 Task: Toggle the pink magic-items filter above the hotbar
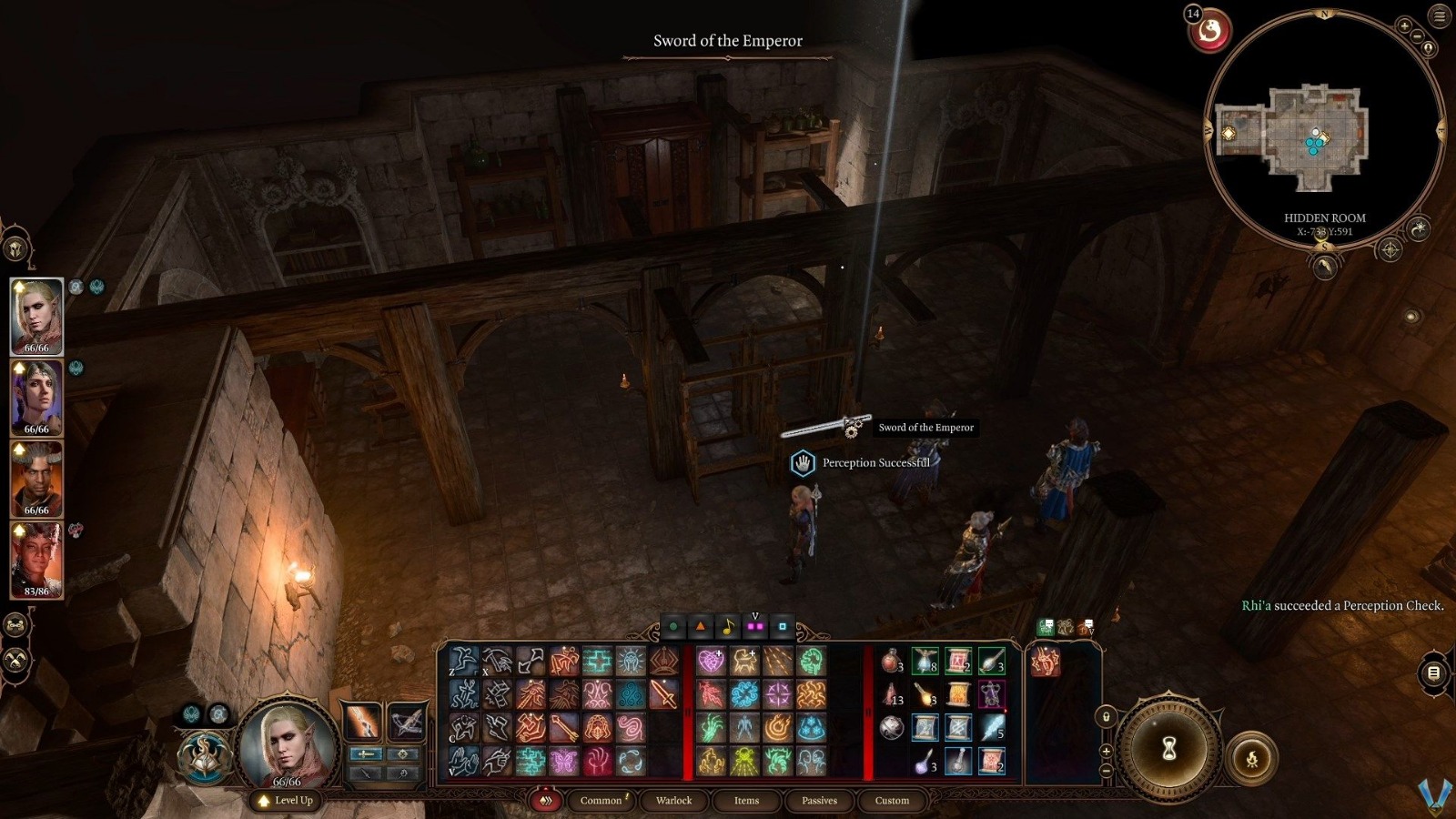(x=752, y=626)
